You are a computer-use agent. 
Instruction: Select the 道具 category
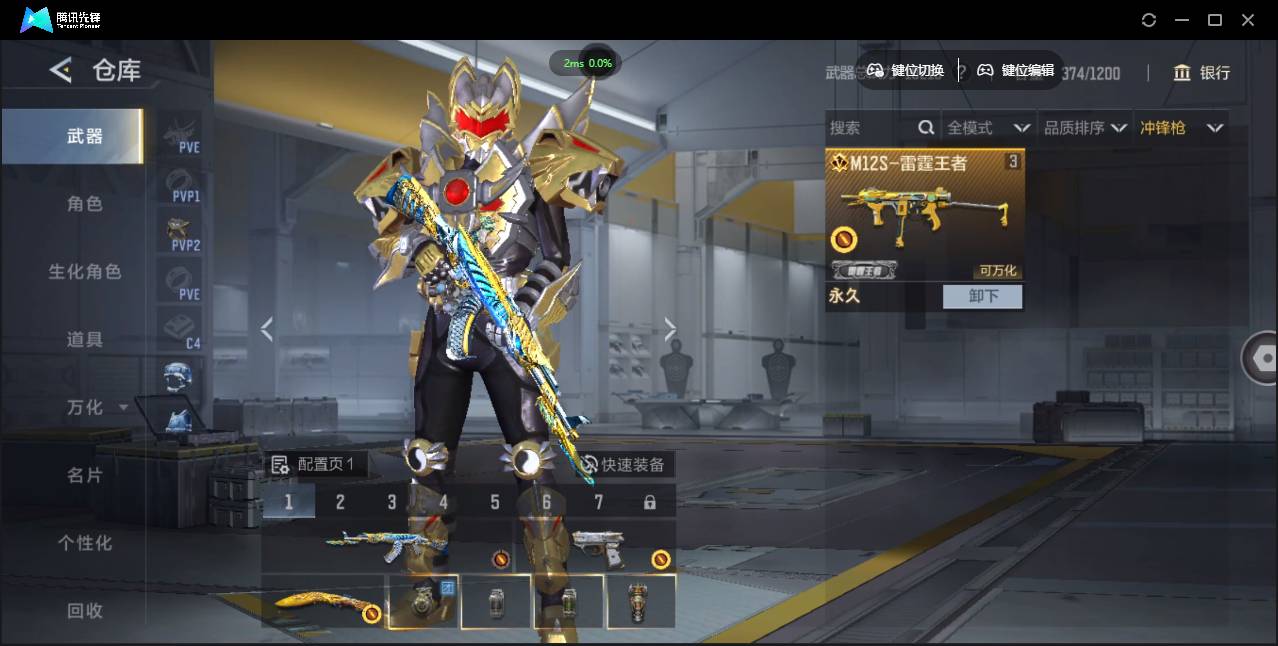pos(85,340)
